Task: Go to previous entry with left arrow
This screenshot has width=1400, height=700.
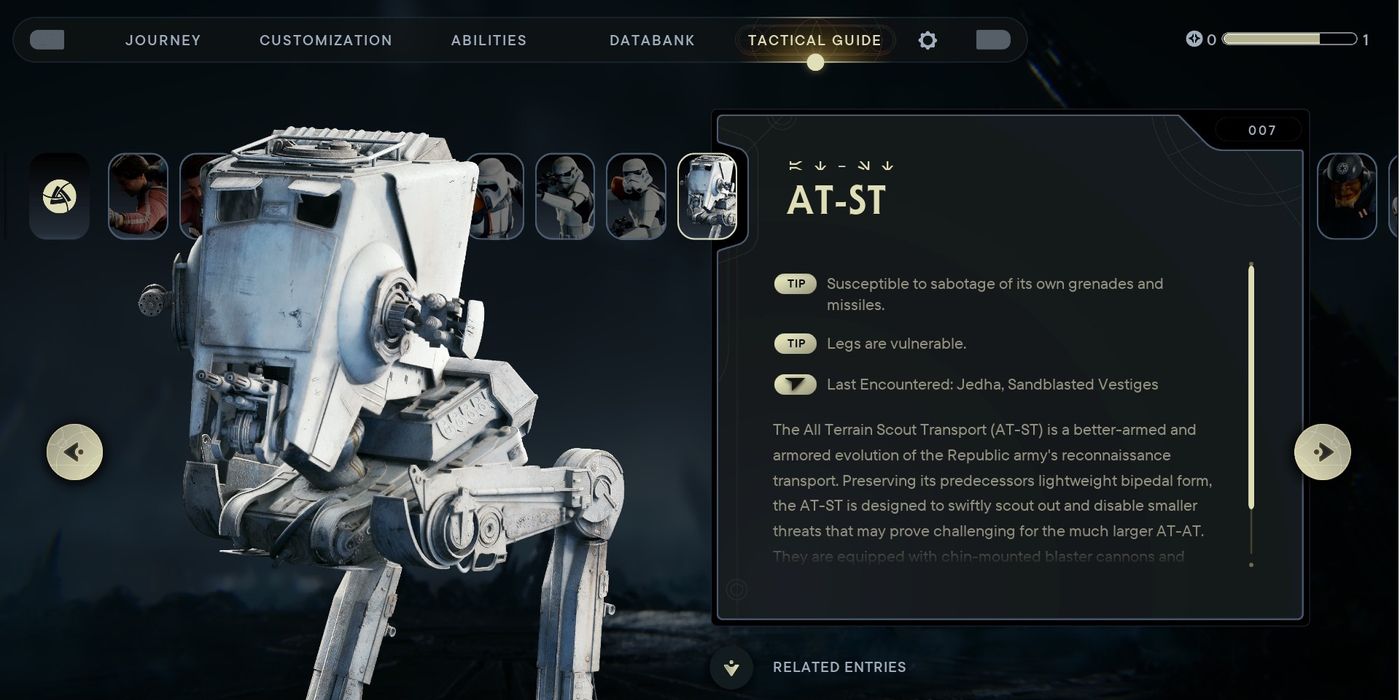Action: pos(75,452)
